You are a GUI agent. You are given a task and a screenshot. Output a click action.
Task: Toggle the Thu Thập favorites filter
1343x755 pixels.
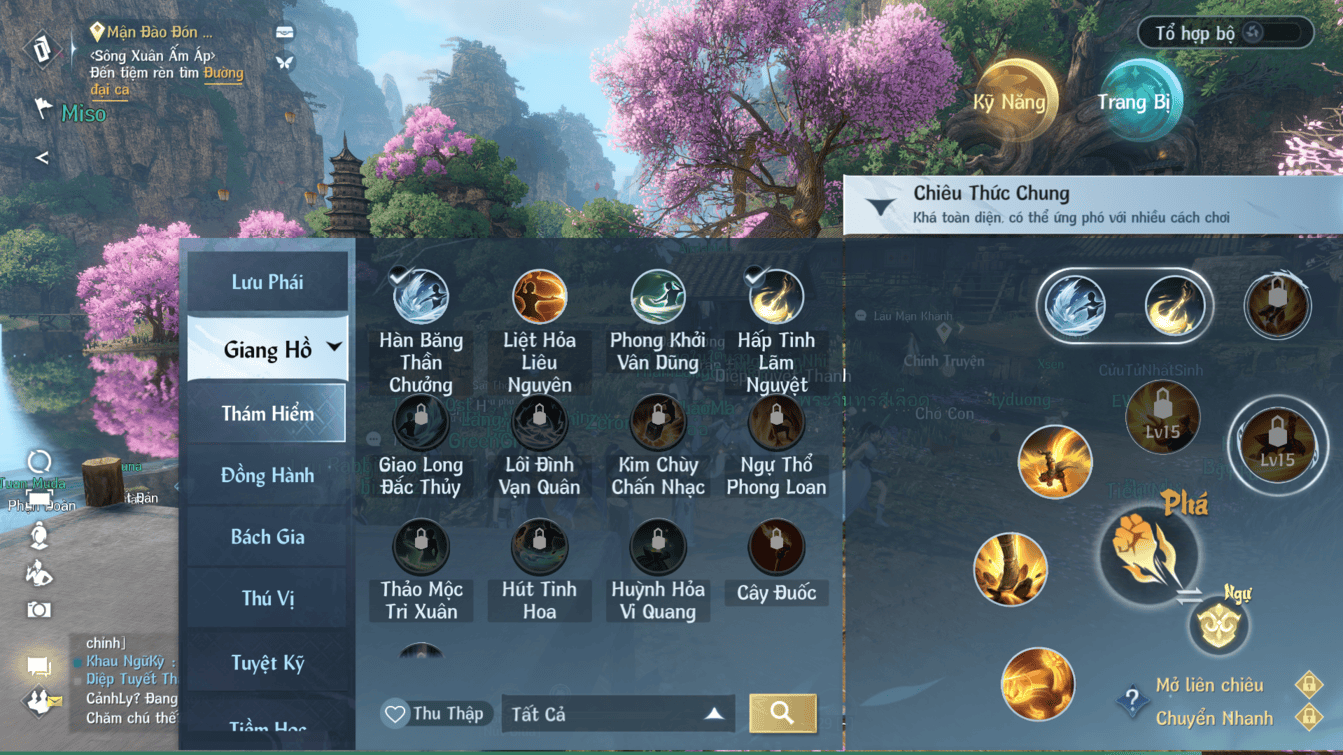[434, 713]
